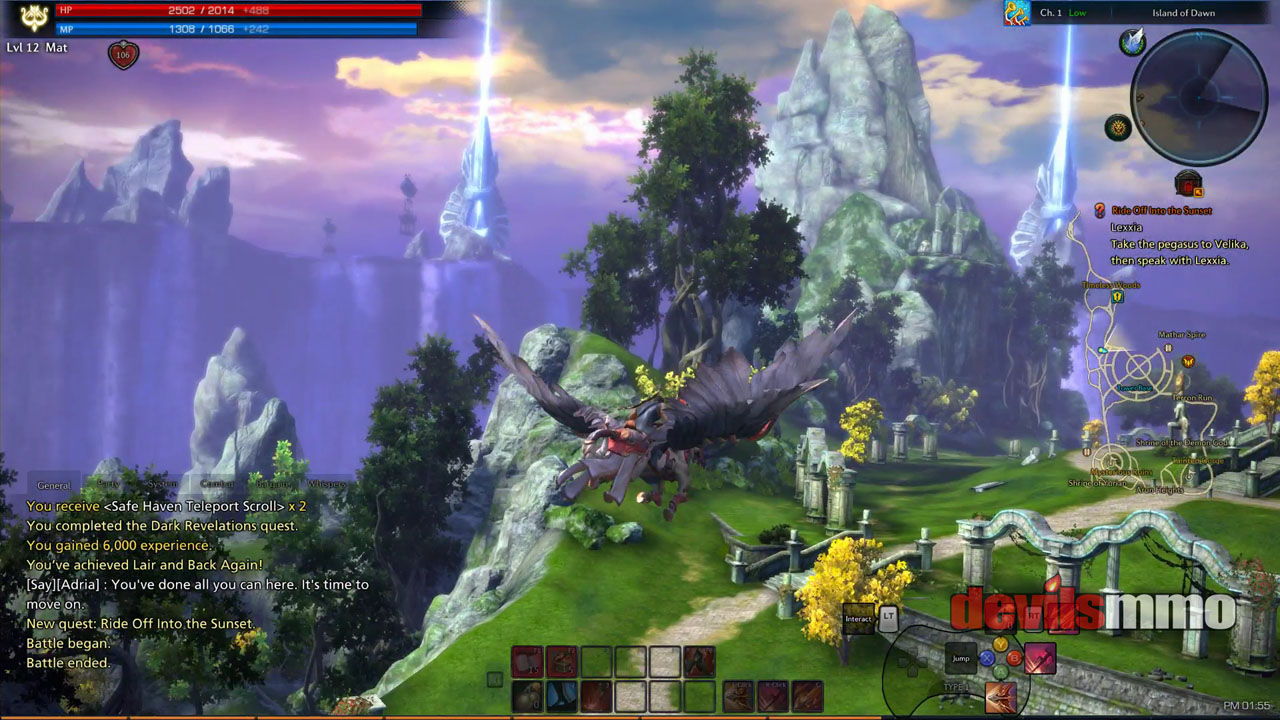Open the circular minimap
This screenshot has width=1280, height=720.
(1198, 96)
